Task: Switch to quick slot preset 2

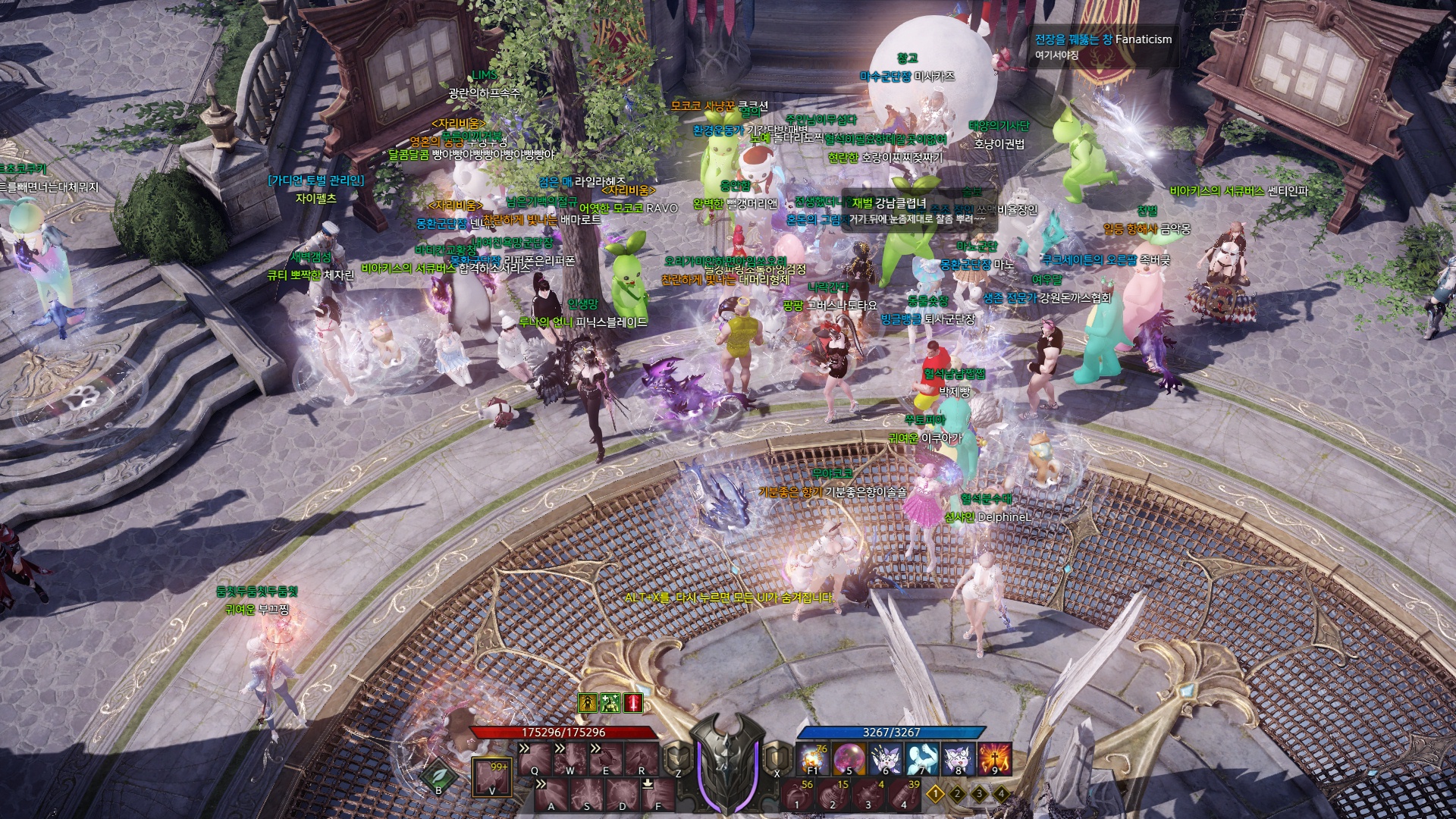Action: tap(958, 794)
